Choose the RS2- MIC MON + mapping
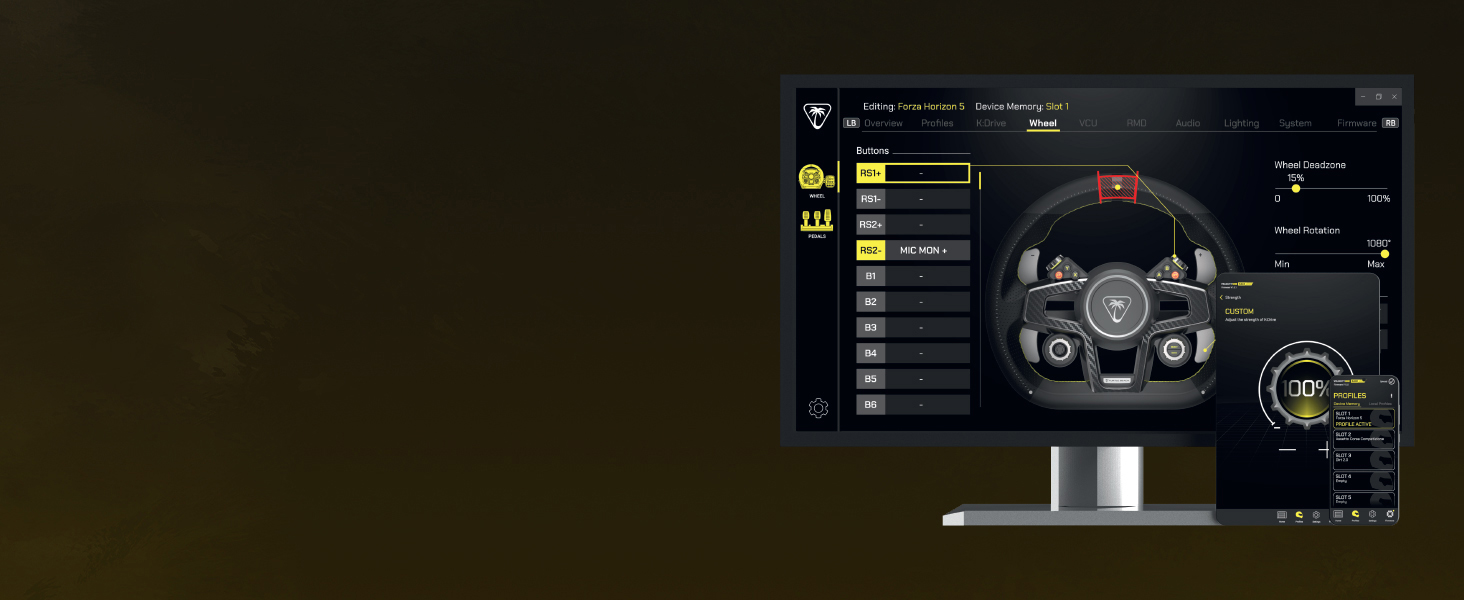This screenshot has height=600, width=1464. pos(913,250)
